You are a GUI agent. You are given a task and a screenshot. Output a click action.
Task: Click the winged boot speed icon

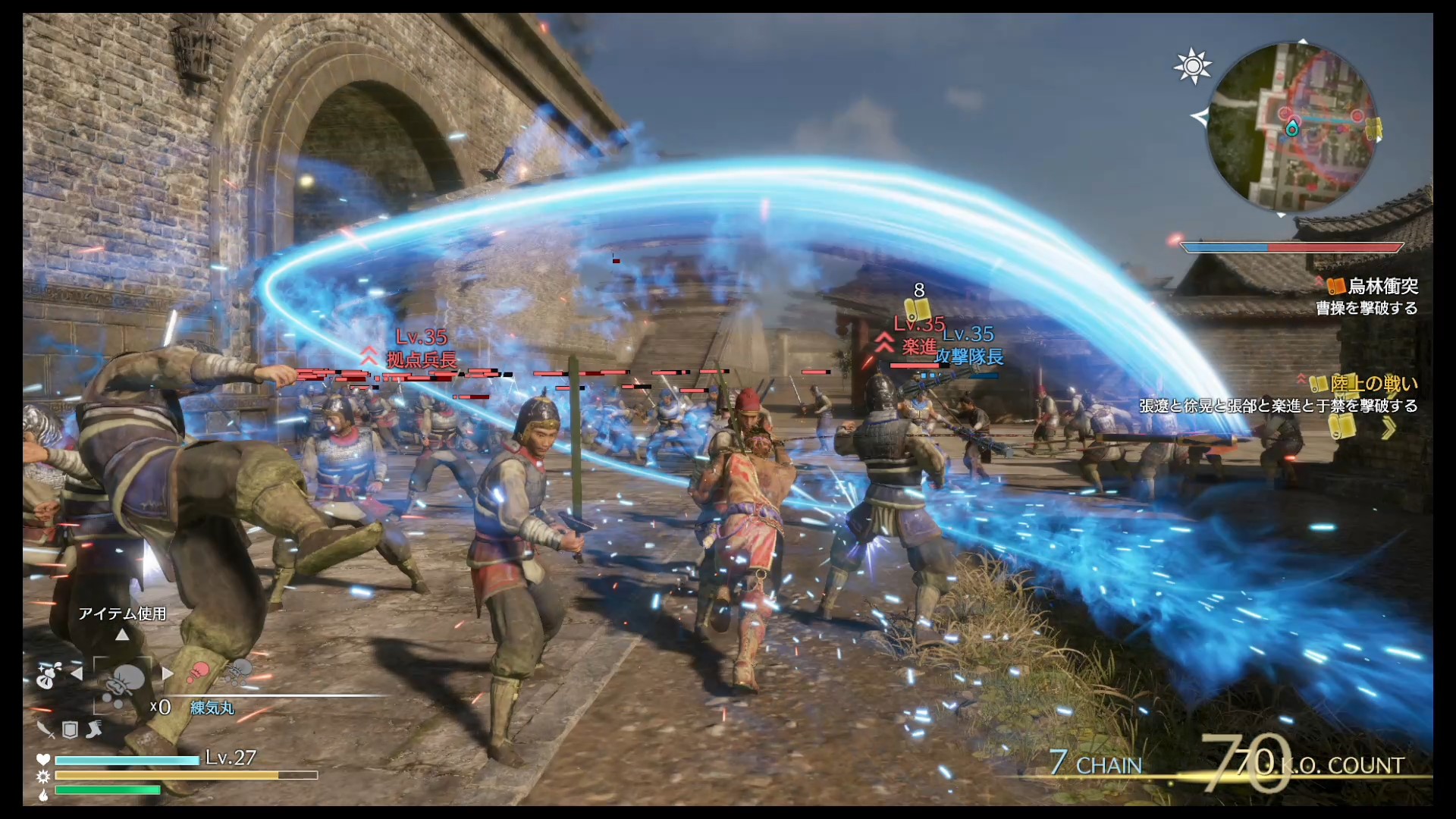click(94, 730)
